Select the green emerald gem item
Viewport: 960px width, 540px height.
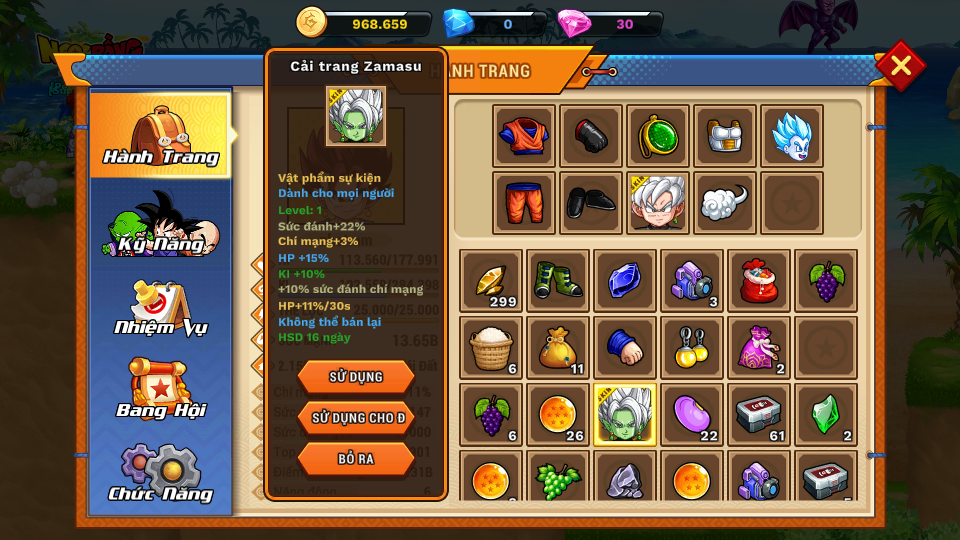[826, 414]
